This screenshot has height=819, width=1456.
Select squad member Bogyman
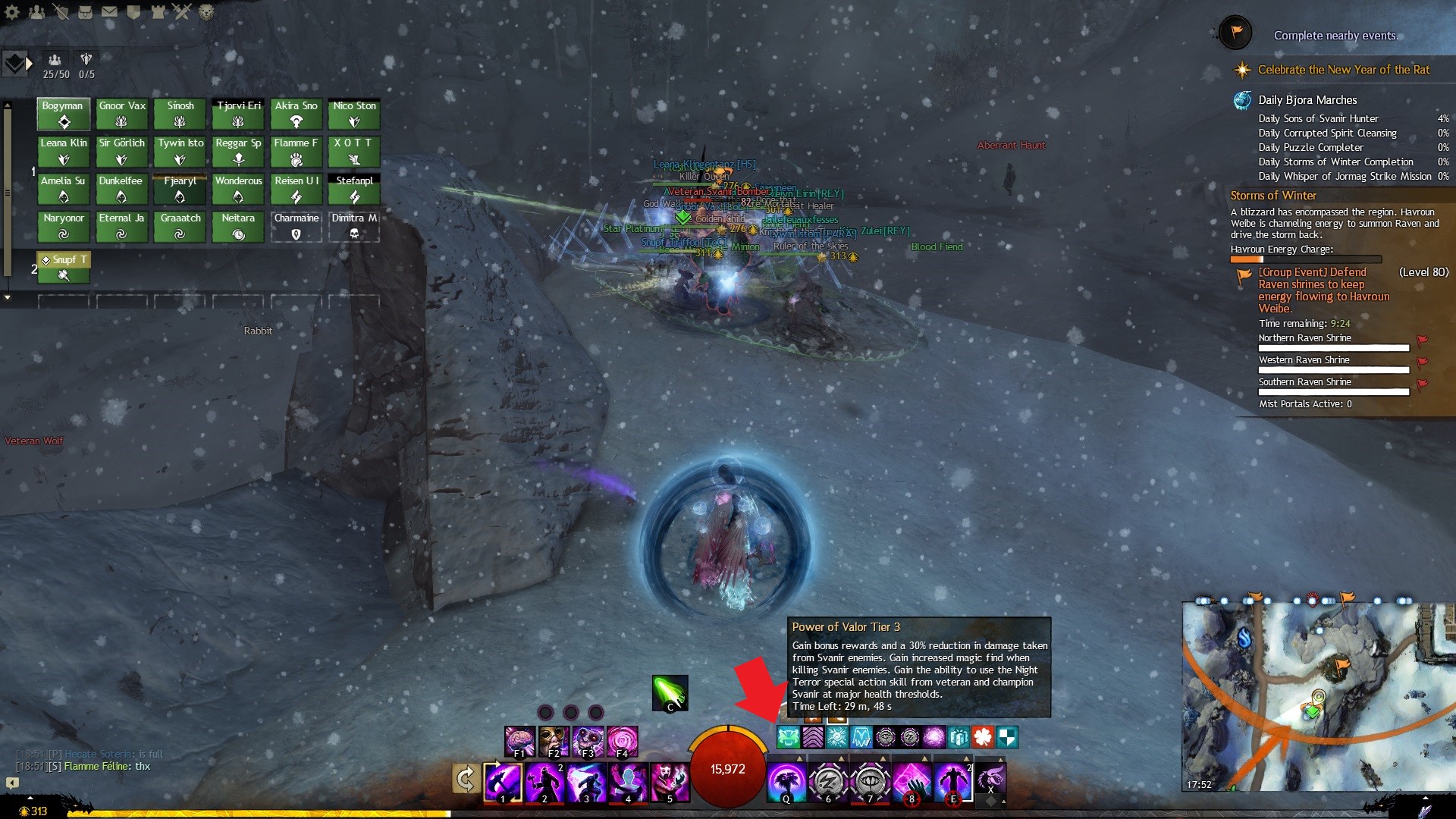(63, 114)
